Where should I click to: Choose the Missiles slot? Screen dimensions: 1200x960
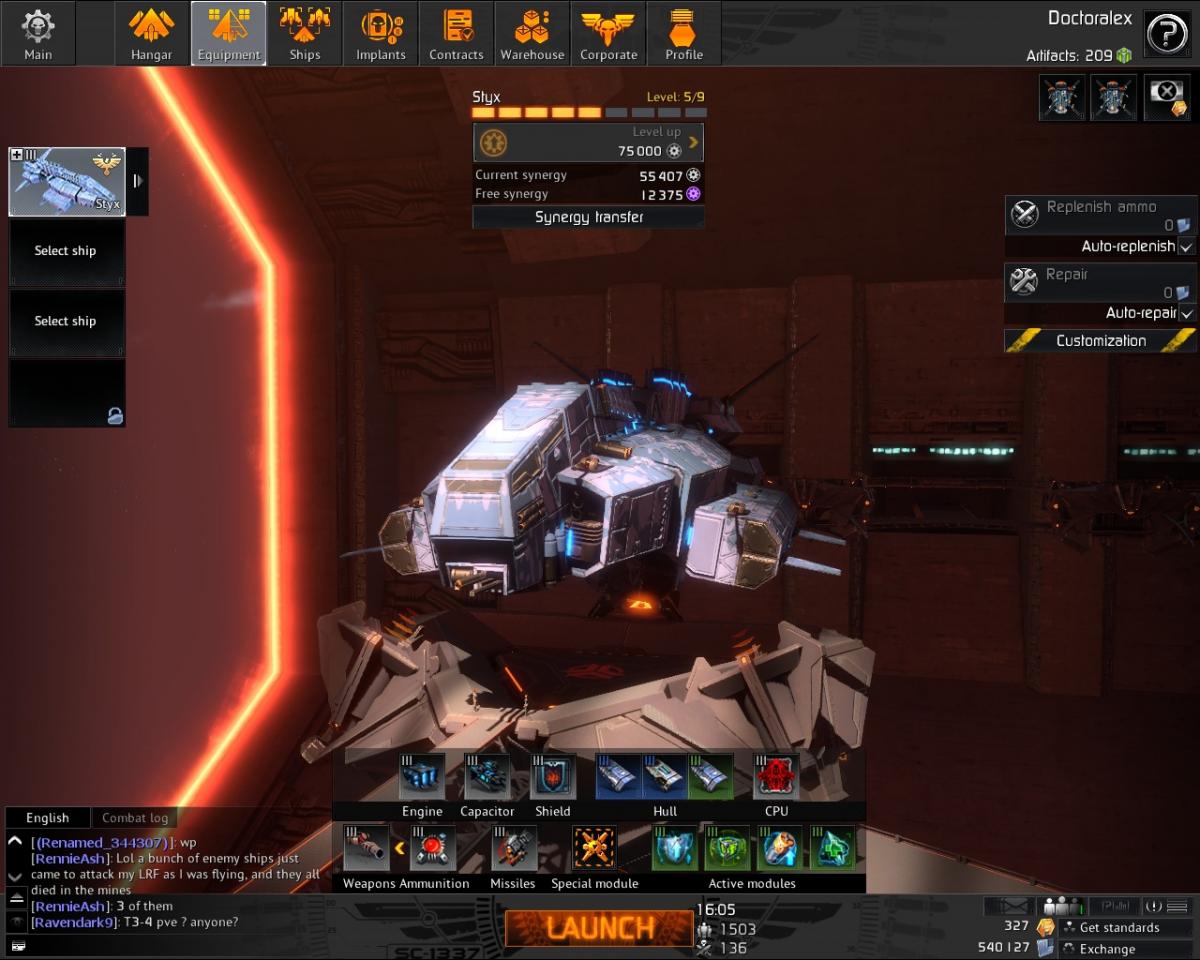pos(513,848)
